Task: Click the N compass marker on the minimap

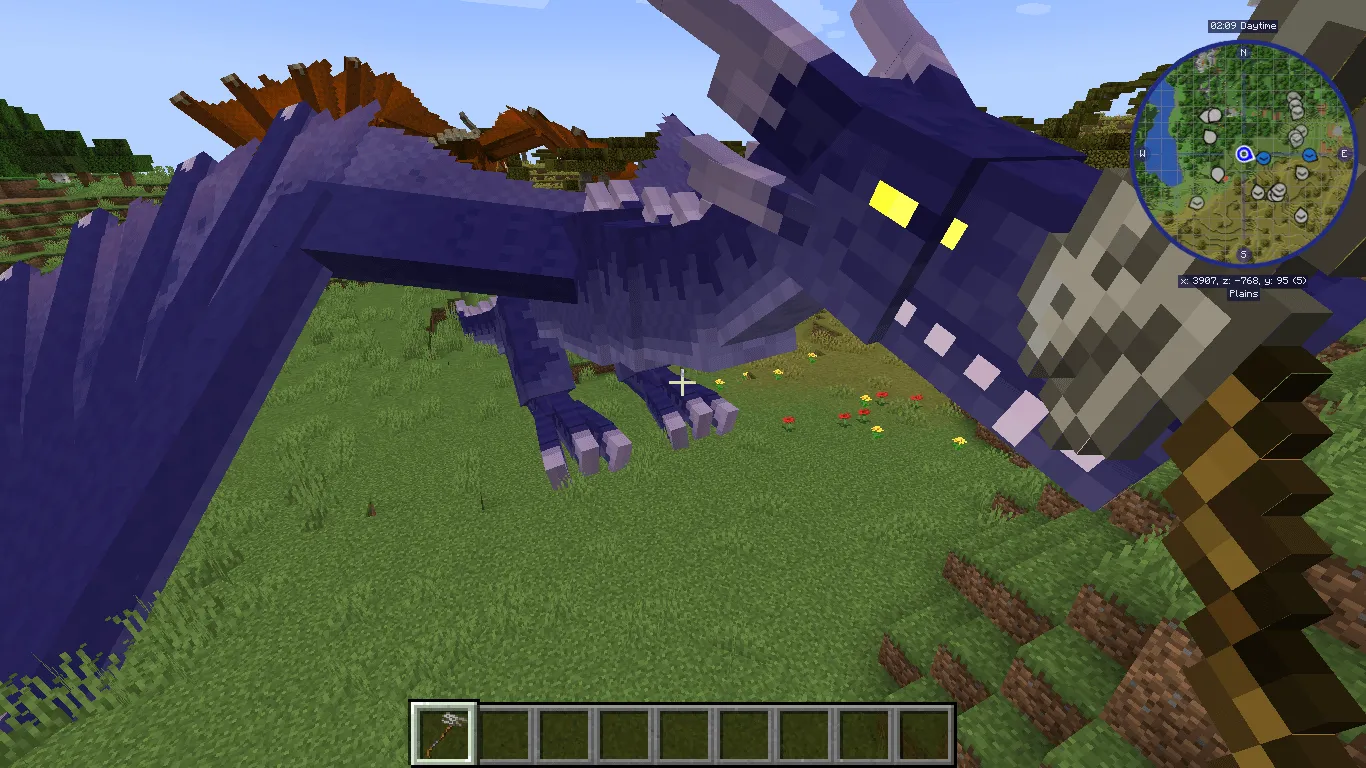Action: [1242, 53]
